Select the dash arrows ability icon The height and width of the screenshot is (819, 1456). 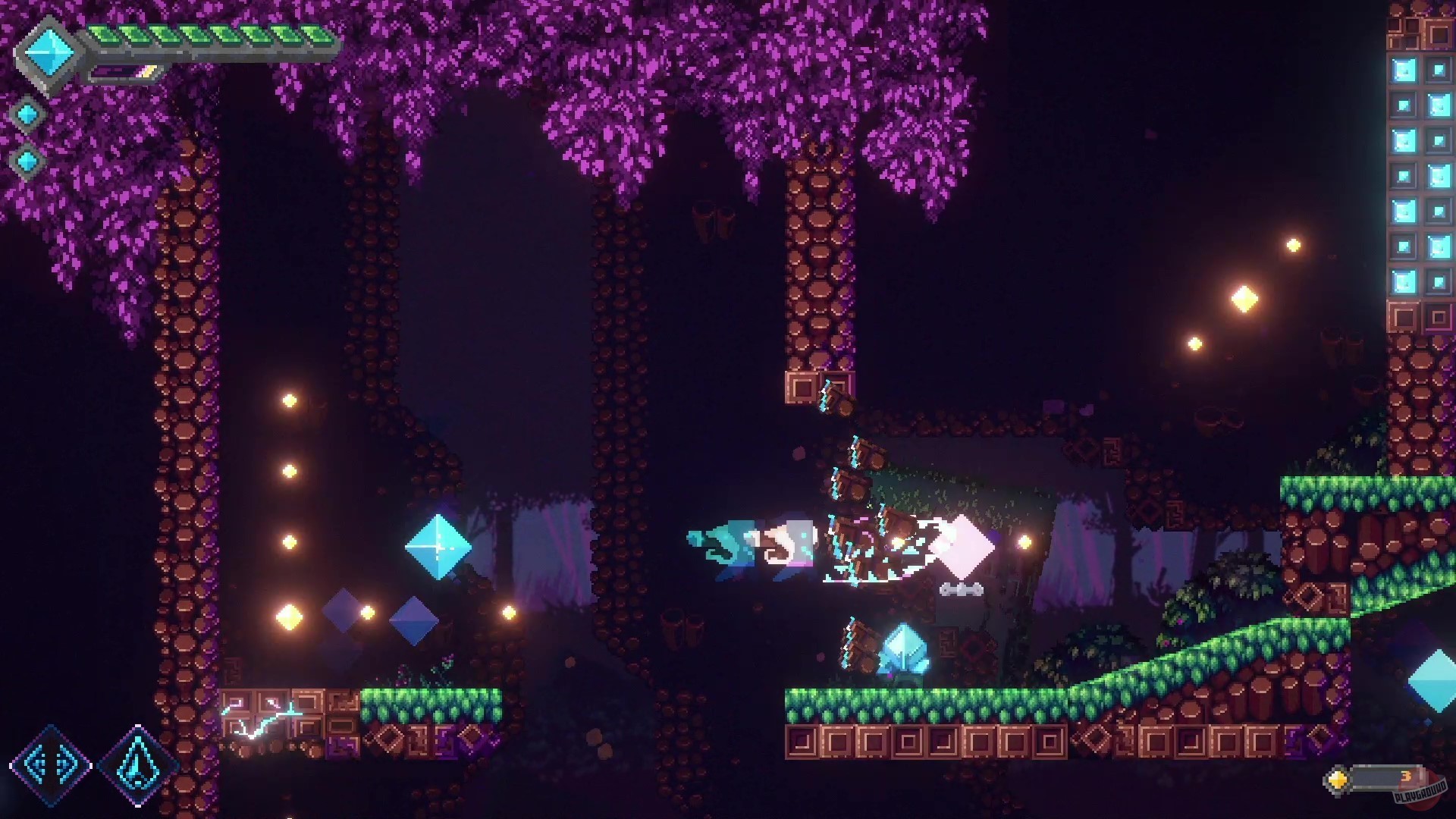(52, 766)
